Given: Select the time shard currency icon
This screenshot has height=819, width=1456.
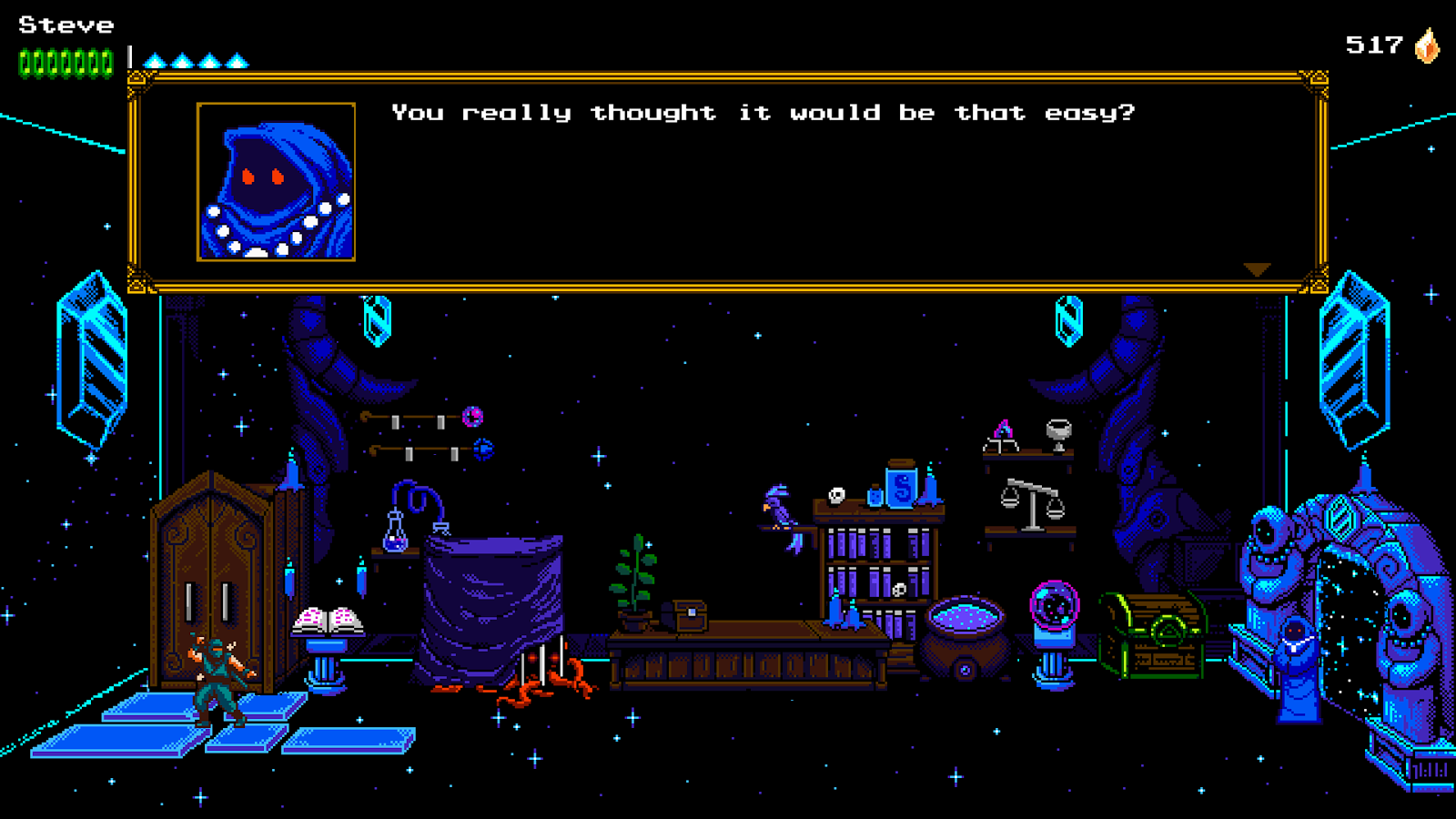Looking at the screenshot, I should tap(1427, 45).
